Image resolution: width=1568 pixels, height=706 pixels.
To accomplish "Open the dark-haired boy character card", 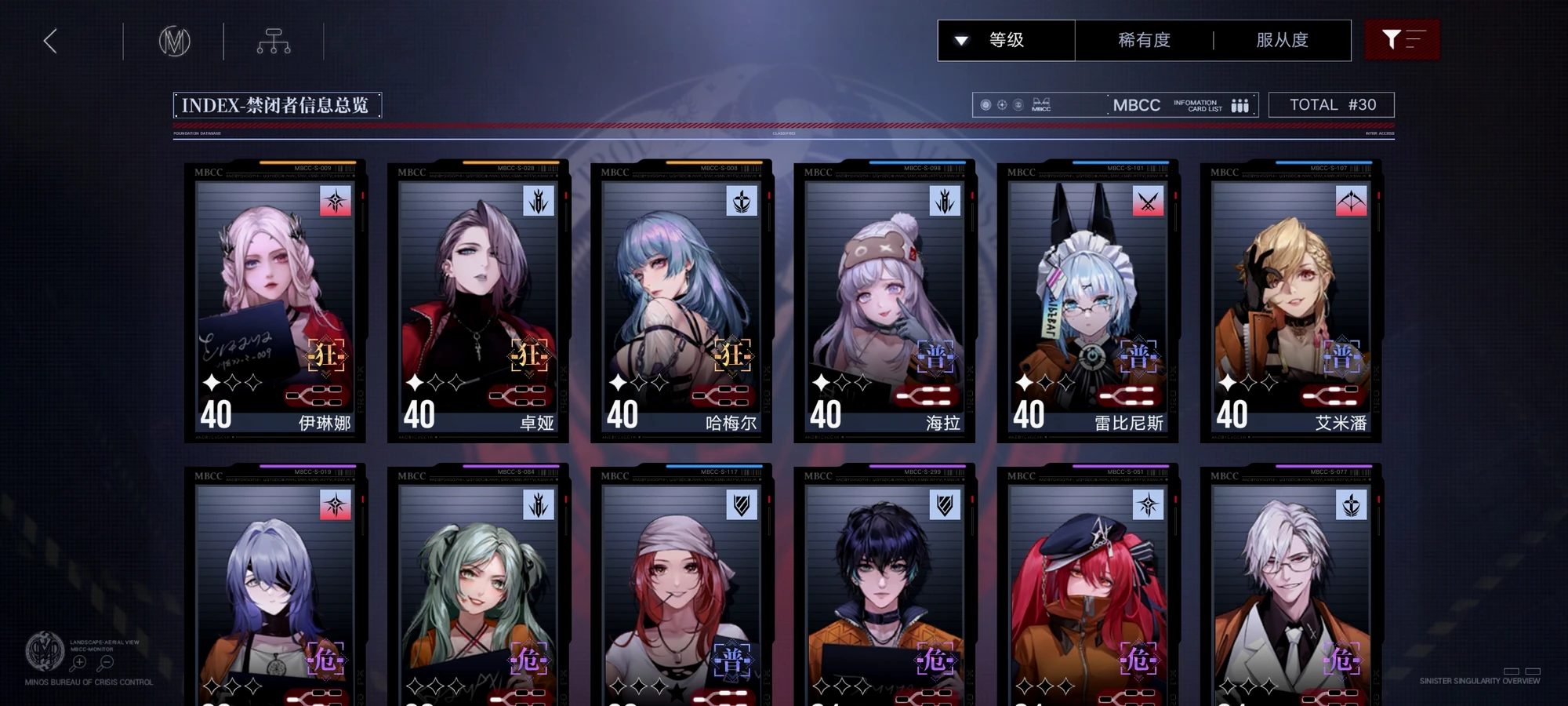I will [x=884, y=588].
